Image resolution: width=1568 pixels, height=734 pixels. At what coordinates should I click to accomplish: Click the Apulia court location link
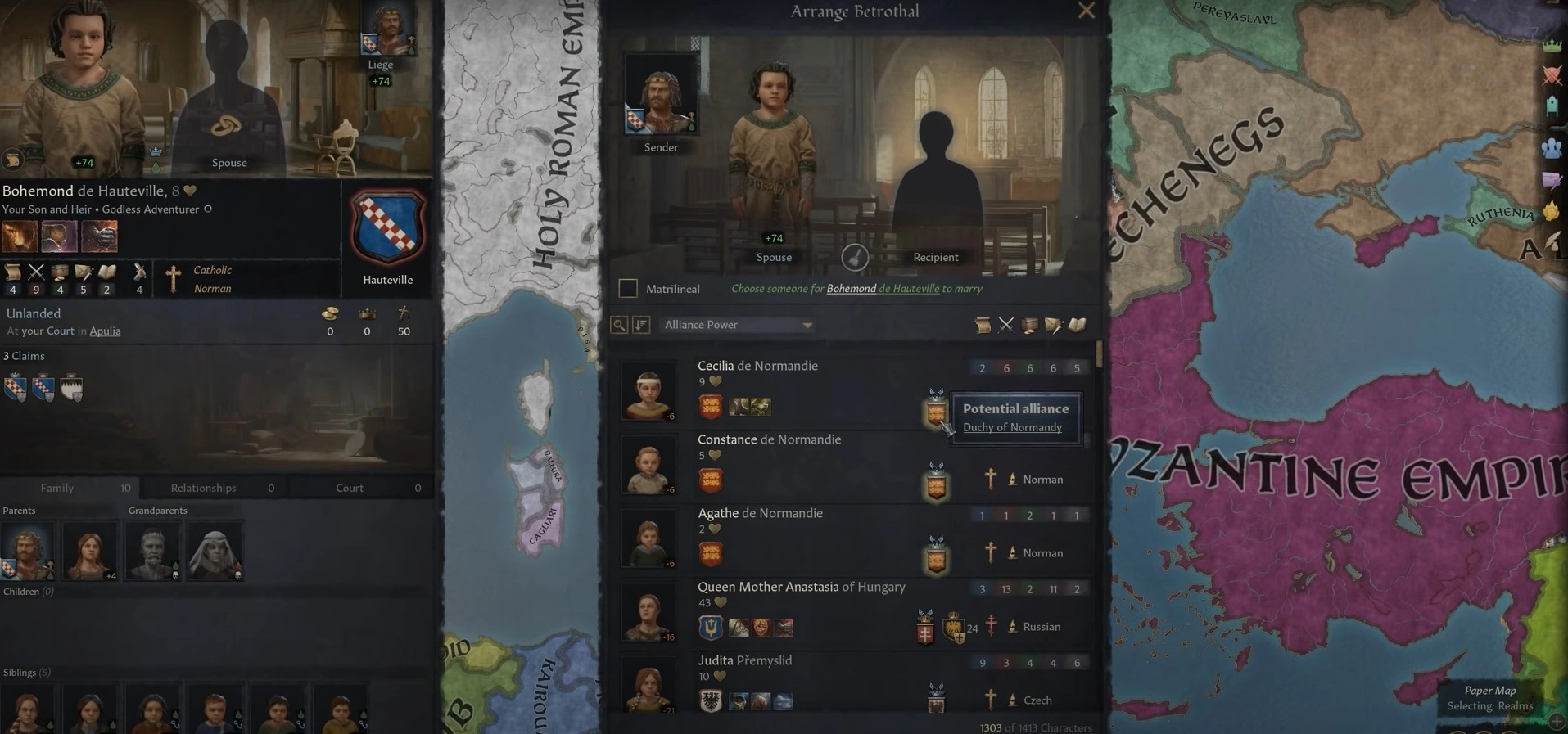105,331
